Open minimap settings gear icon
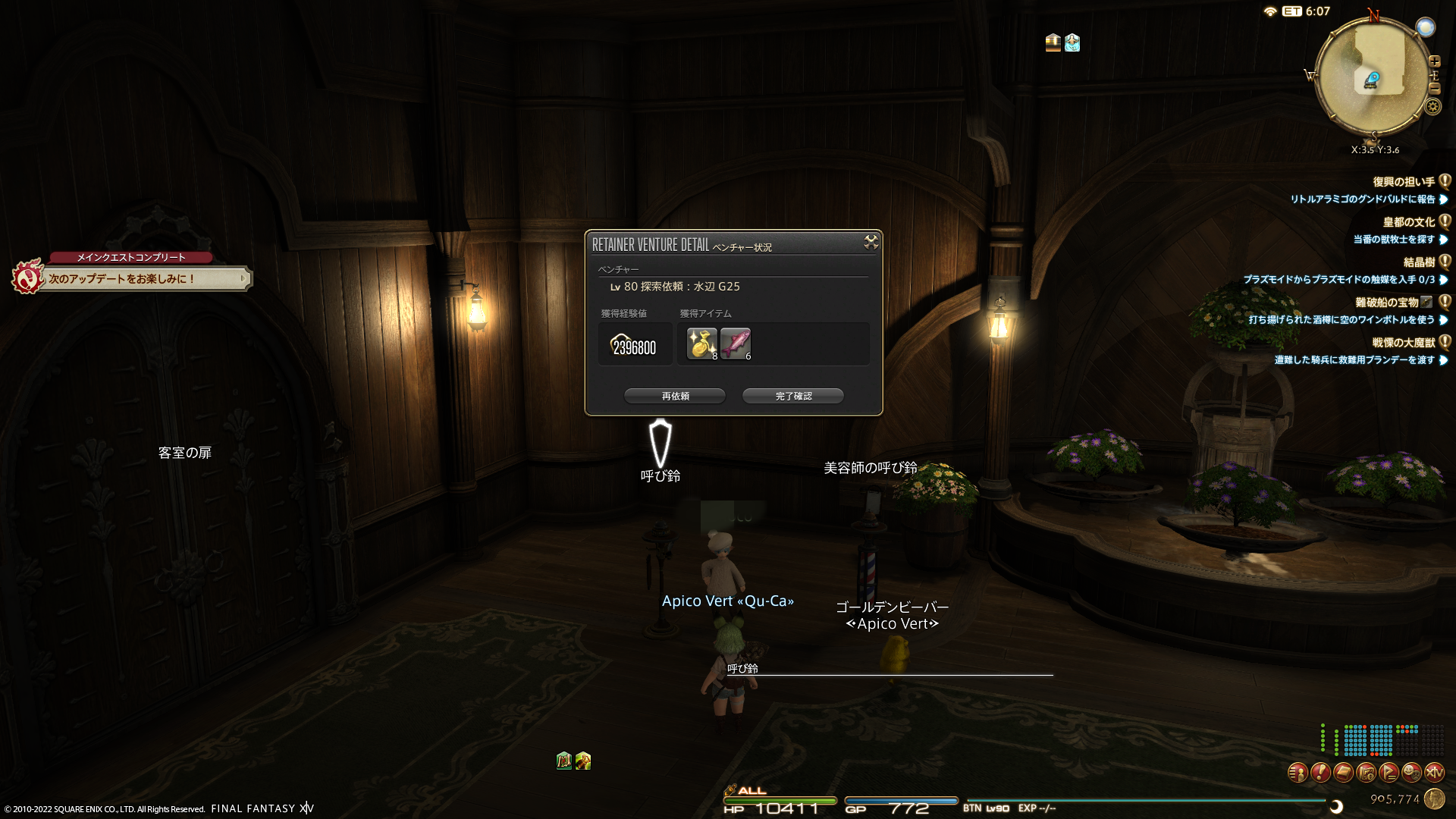Screen dimensions: 1456x819 click(1432, 106)
